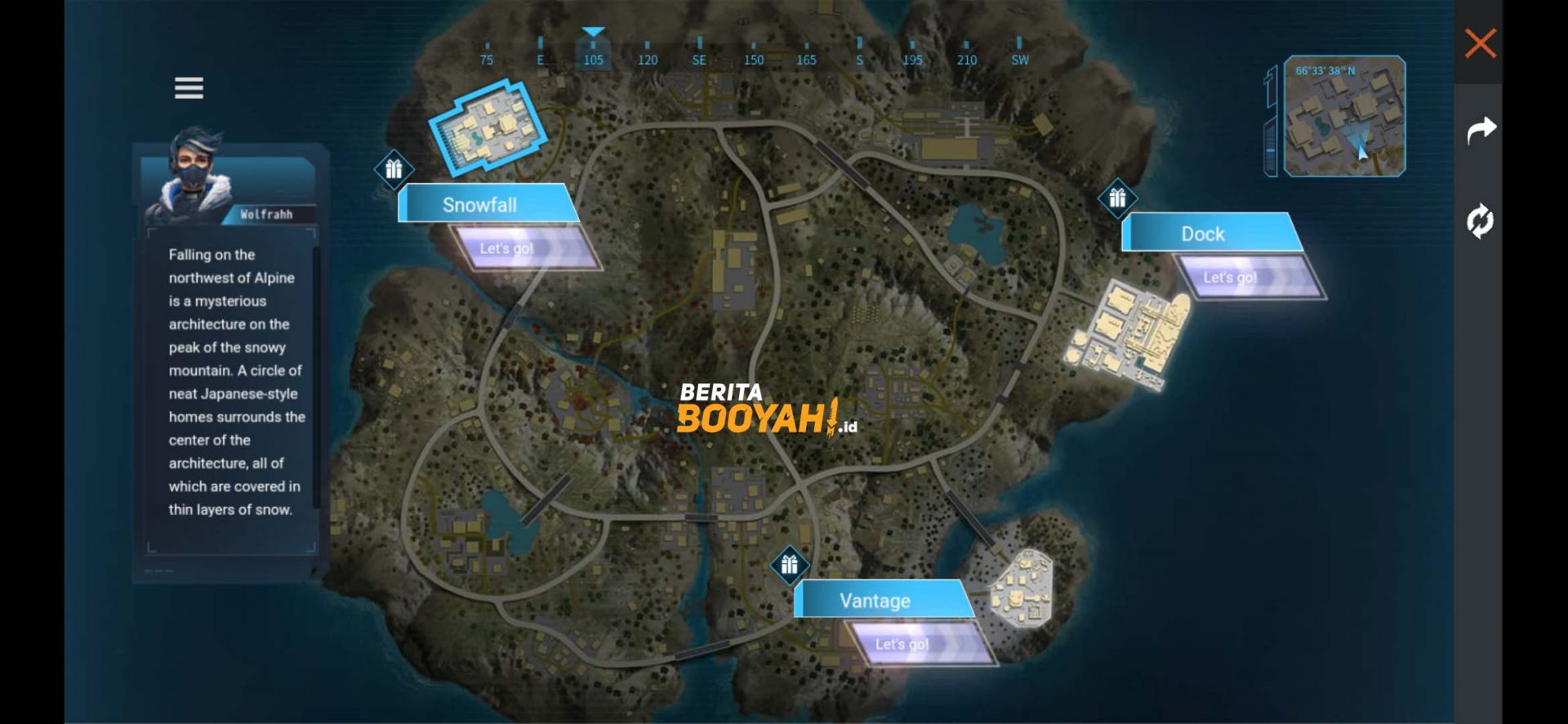Open the hamburger menu
Image resolution: width=1568 pixels, height=724 pixels.
coord(189,87)
